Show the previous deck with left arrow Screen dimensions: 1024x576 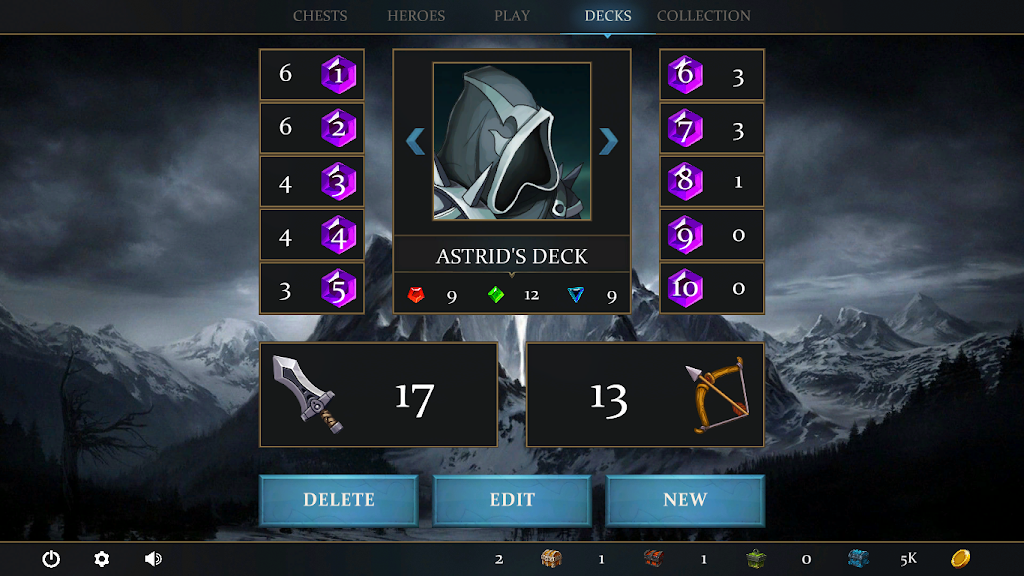click(x=415, y=141)
